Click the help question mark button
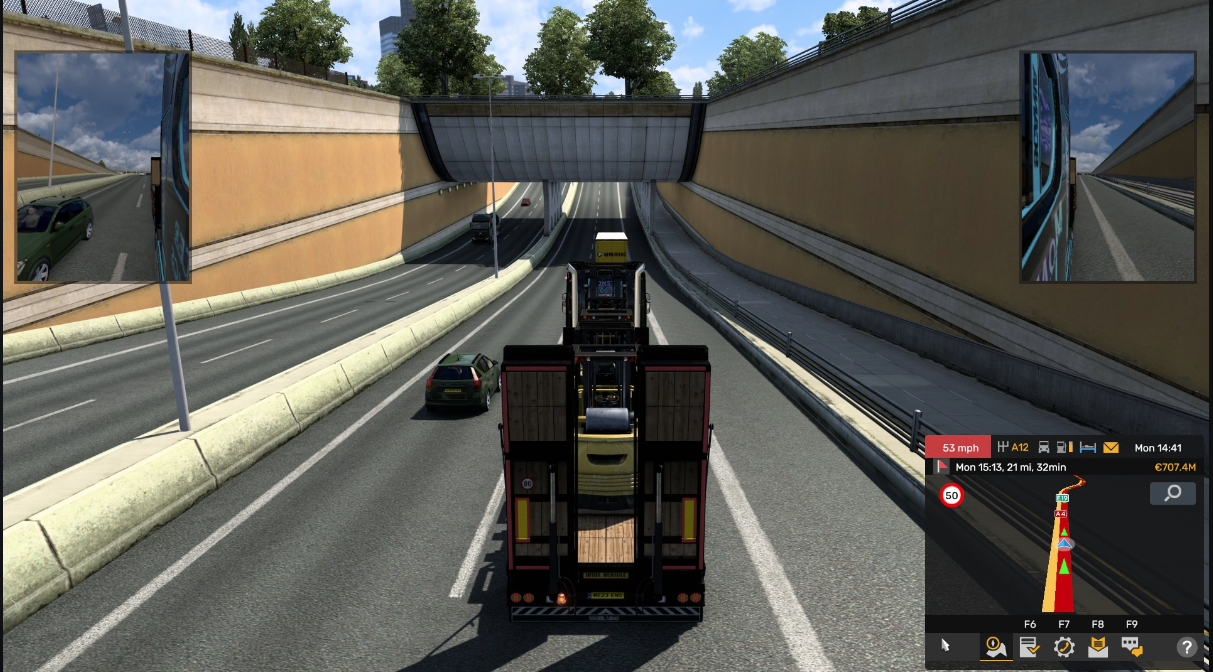 pos(1187,647)
